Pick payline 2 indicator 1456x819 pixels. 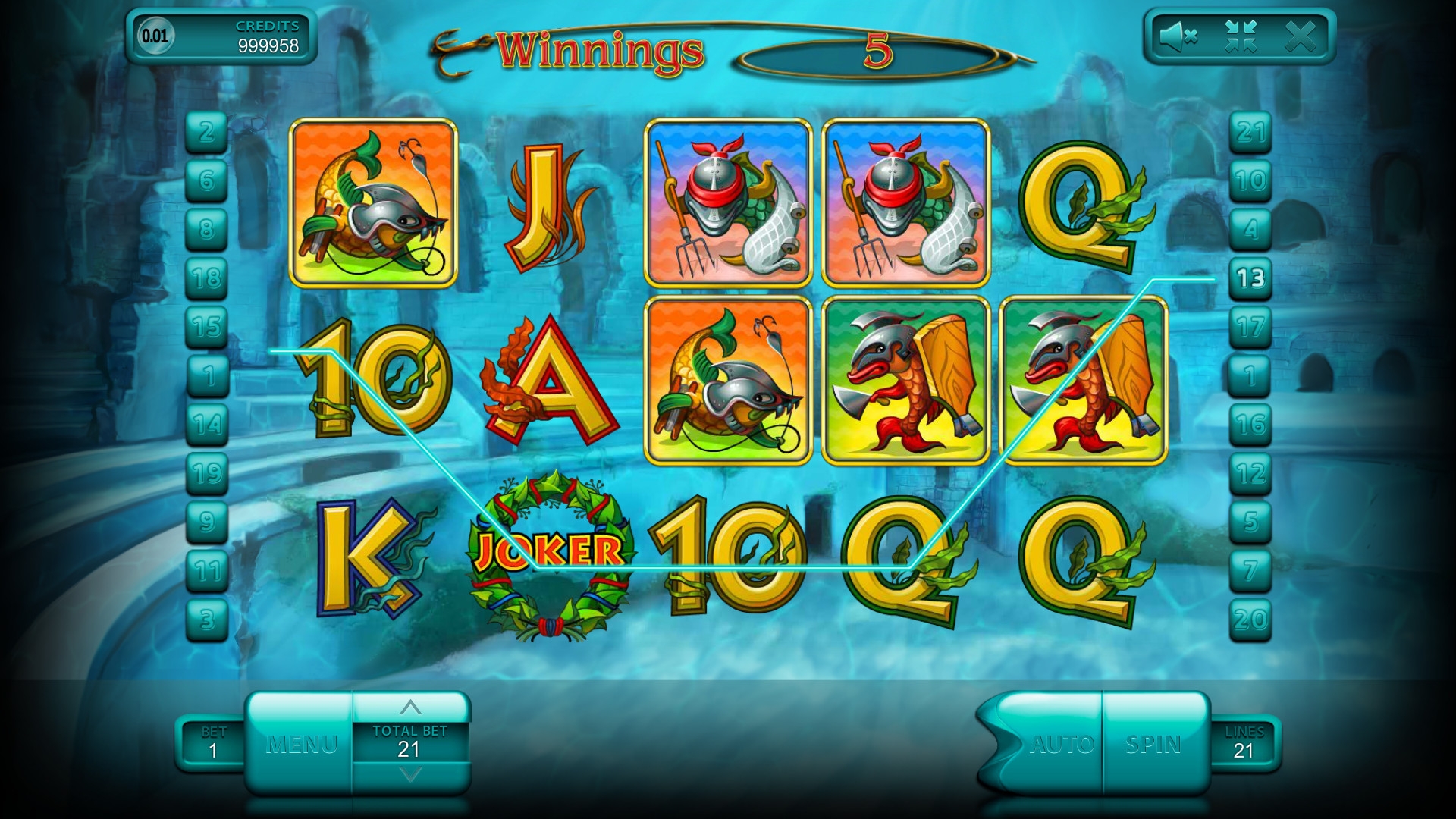(207, 132)
